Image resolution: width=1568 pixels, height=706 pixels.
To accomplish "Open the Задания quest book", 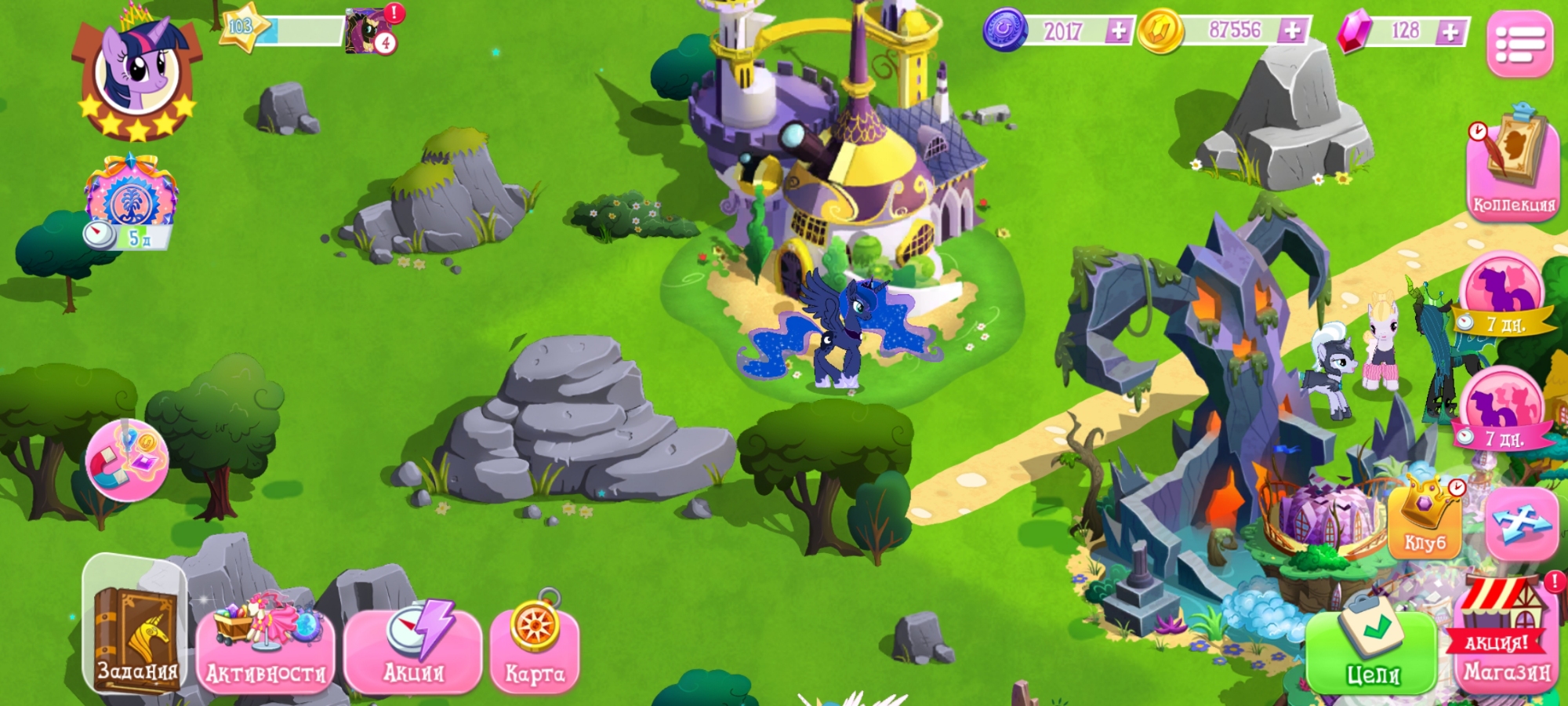I will point(135,628).
